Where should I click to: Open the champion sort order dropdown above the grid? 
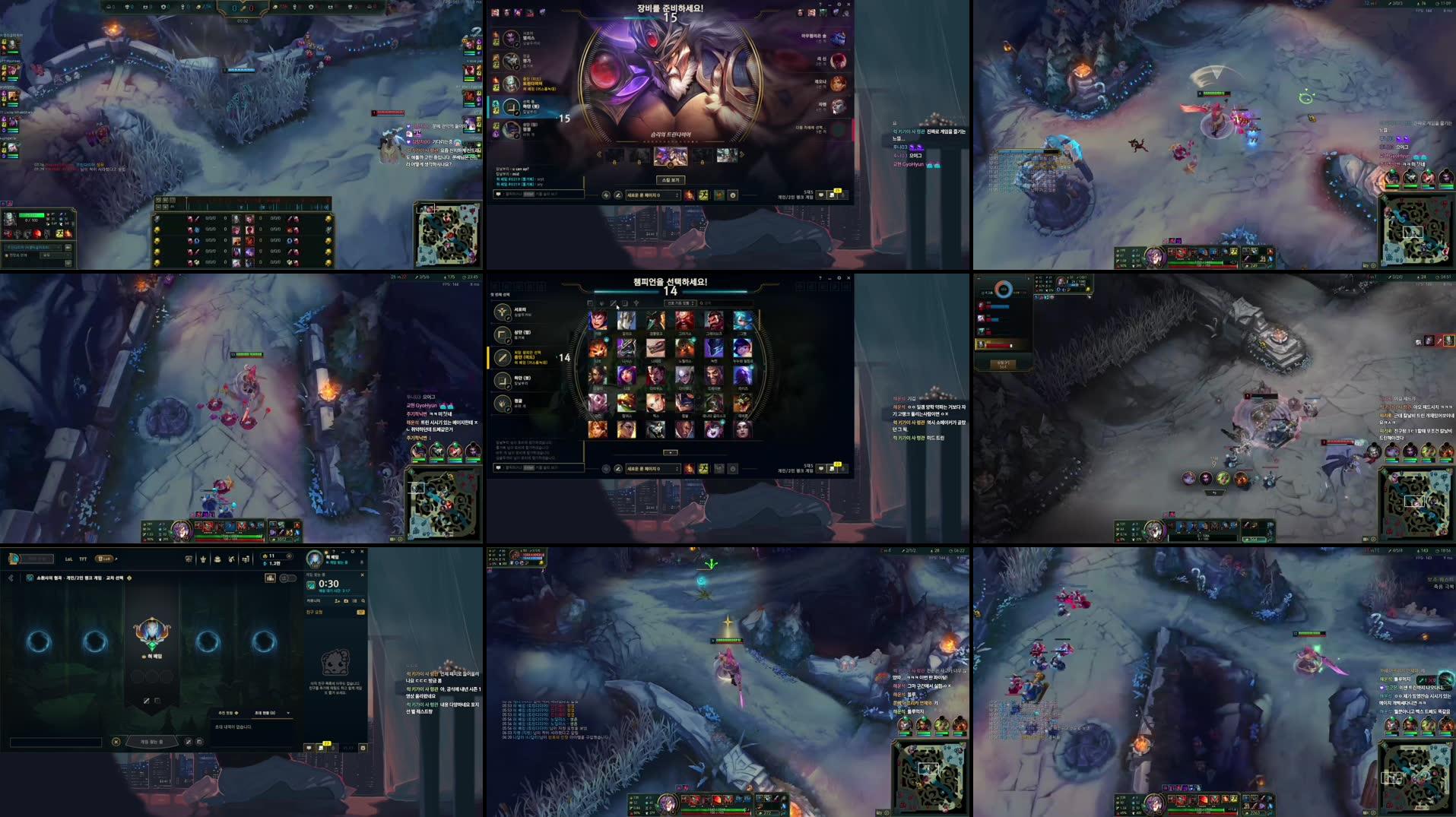pos(680,302)
